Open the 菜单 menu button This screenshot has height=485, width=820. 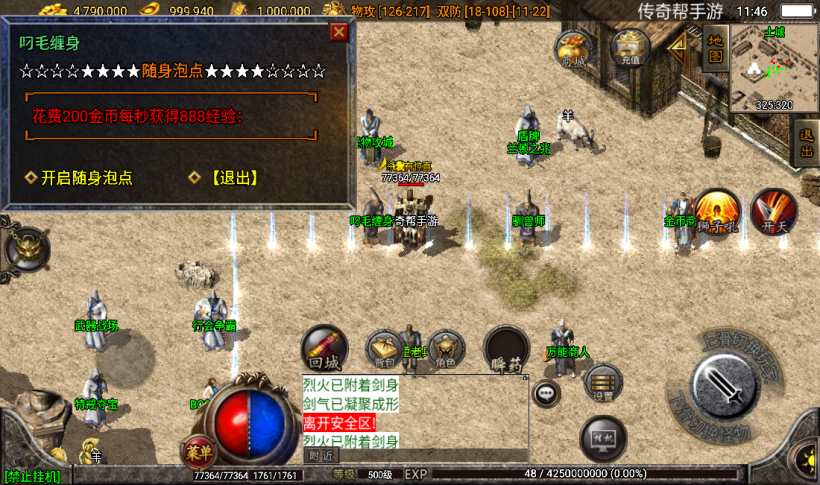click(x=198, y=452)
